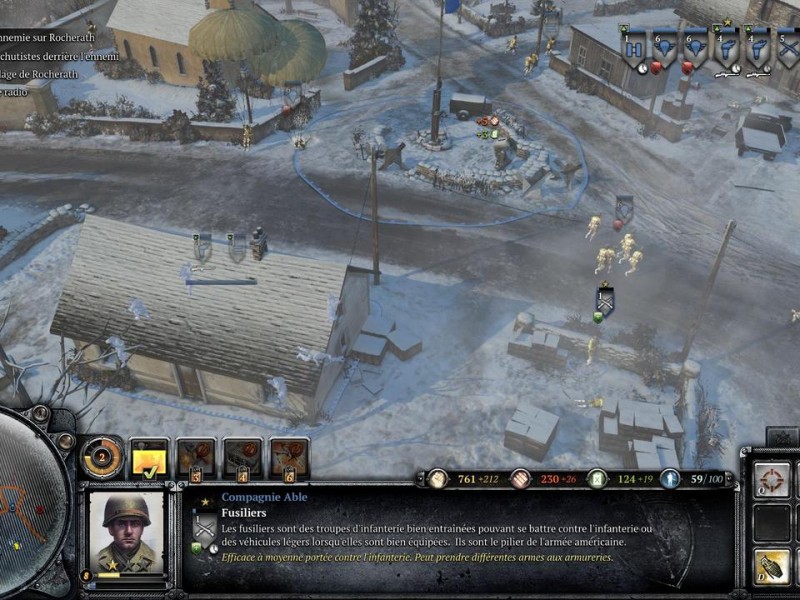Select the squad shield numbered 1
The height and width of the screenshot is (600, 800).
coord(634,48)
